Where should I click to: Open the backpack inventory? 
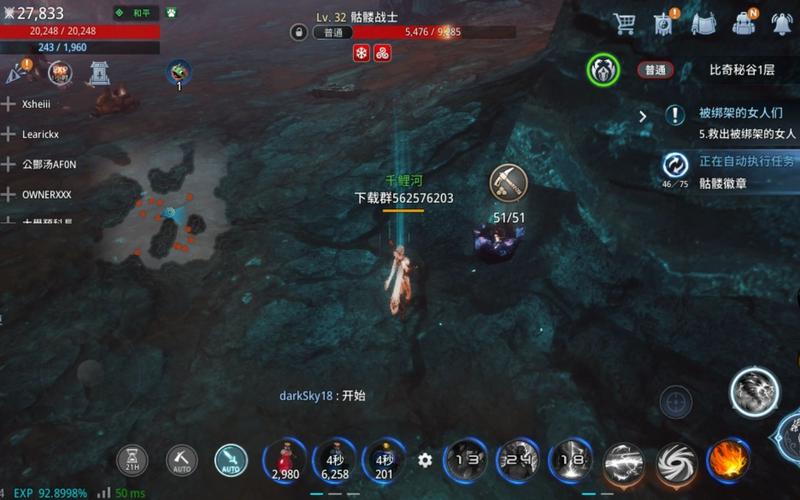[x=743, y=23]
